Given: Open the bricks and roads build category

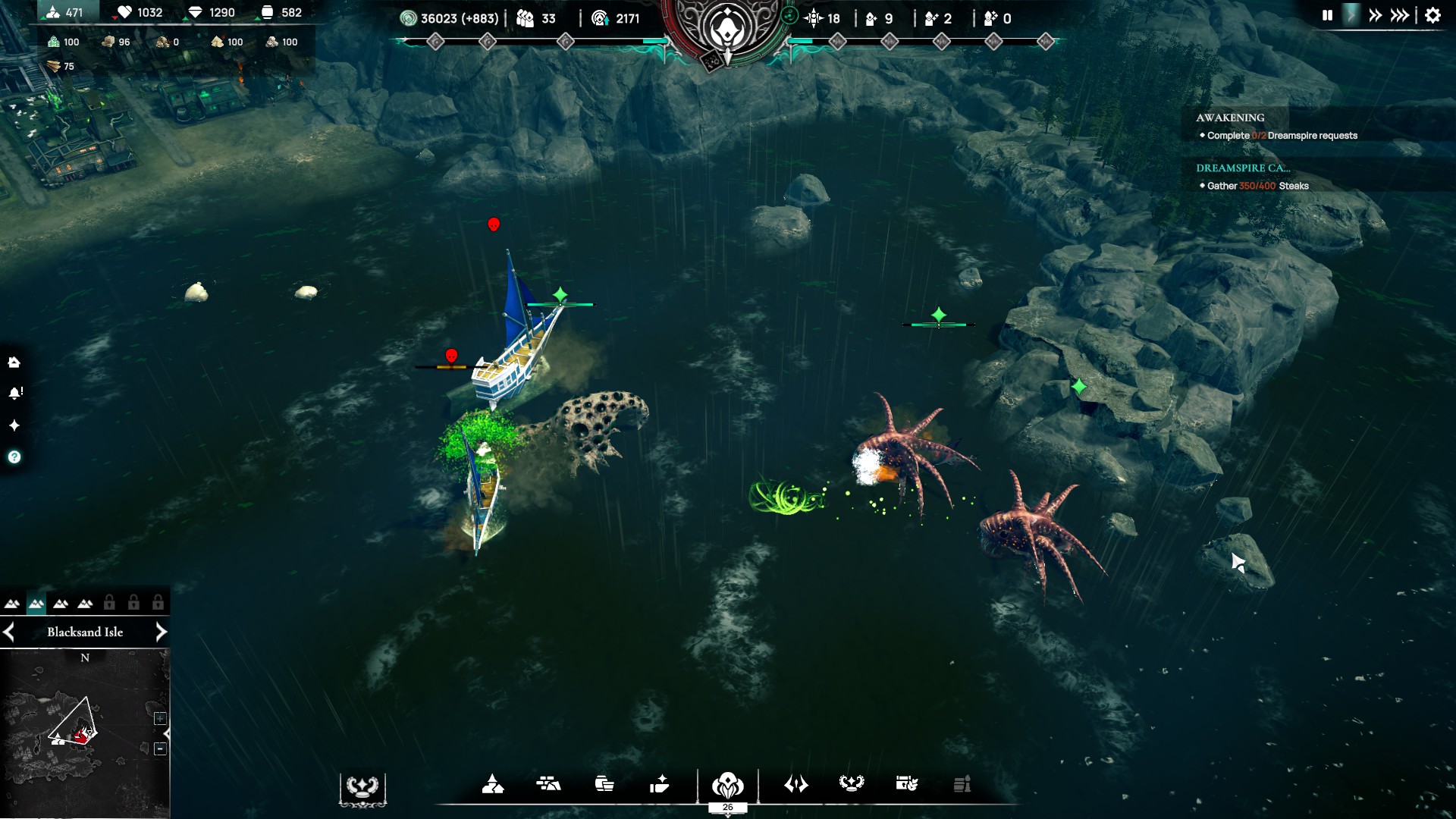Looking at the screenshot, I should click(548, 784).
